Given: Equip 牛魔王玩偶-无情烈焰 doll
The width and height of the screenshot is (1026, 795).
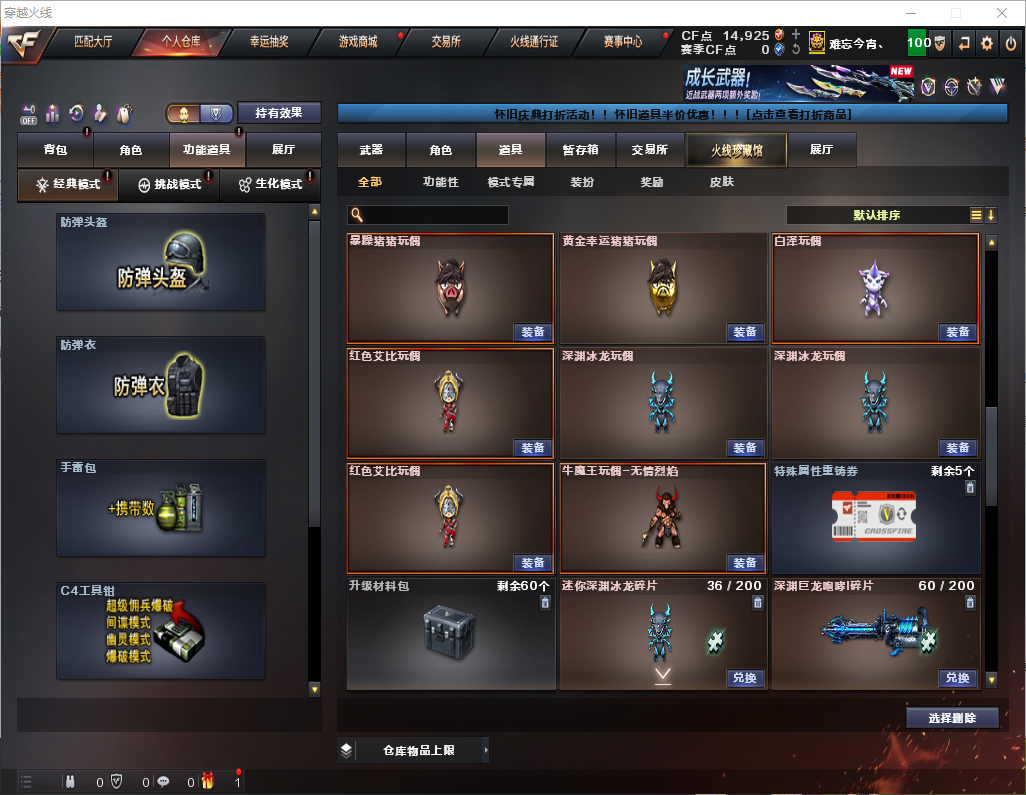Looking at the screenshot, I should point(745,562).
